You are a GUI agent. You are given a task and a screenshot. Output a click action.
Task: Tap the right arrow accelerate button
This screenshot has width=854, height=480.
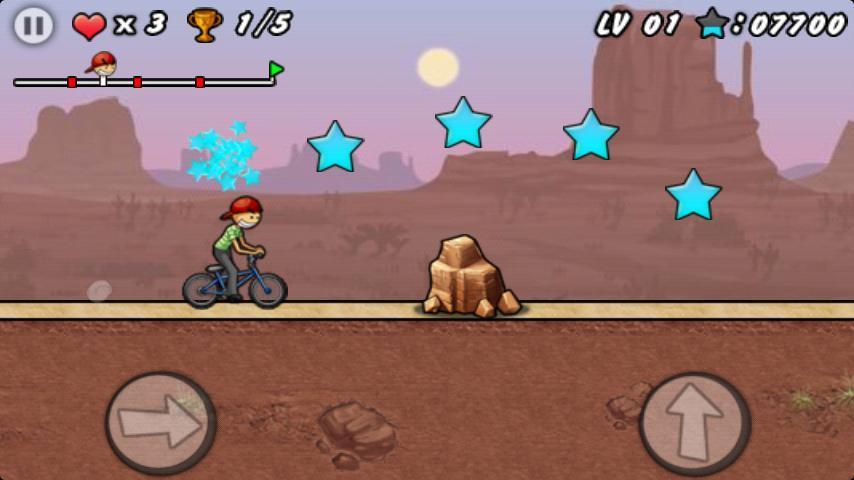[160, 422]
